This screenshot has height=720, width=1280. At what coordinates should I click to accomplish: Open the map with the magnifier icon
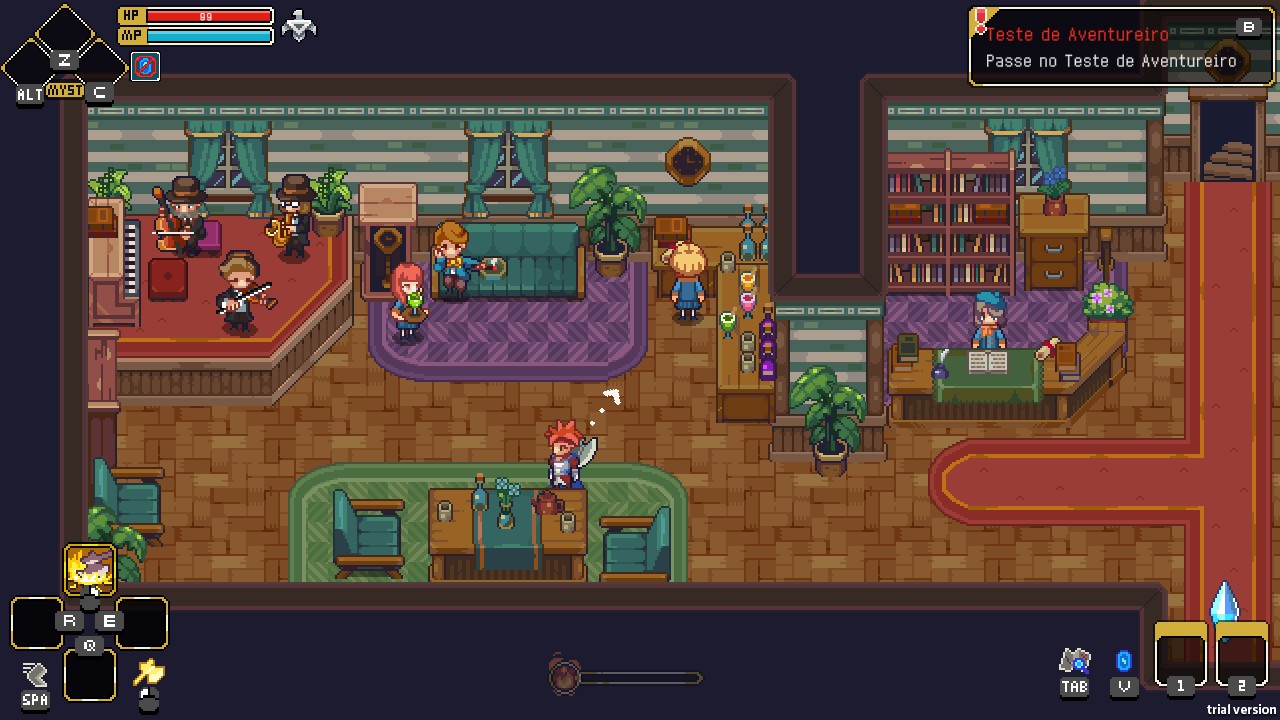tap(1074, 661)
